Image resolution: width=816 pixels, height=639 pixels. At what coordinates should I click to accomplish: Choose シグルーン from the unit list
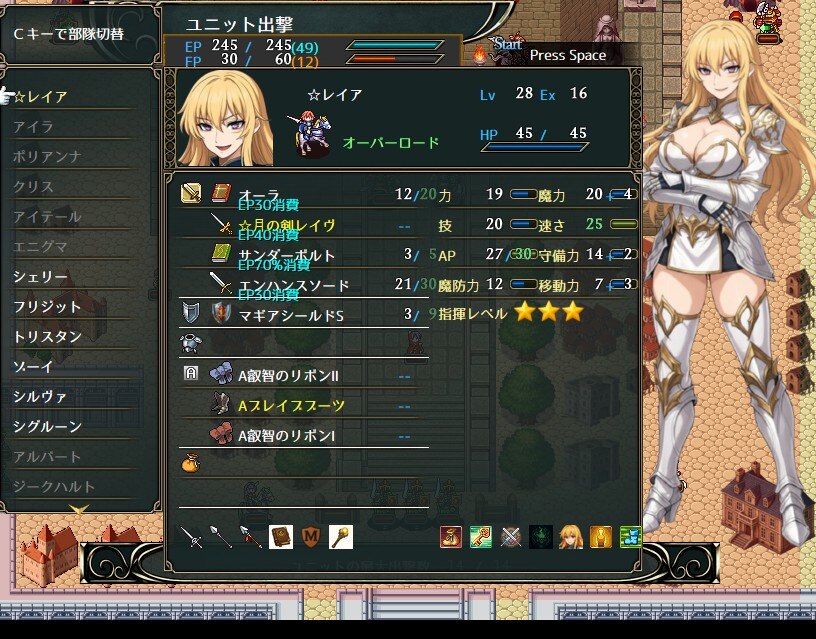pos(47,427)
